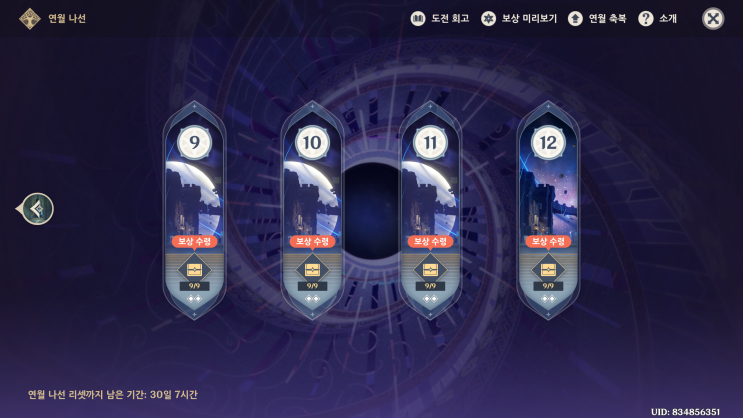The image size is (743, 418).
Task: Click the floor 12 treasure chest icon
Action: 548,269
